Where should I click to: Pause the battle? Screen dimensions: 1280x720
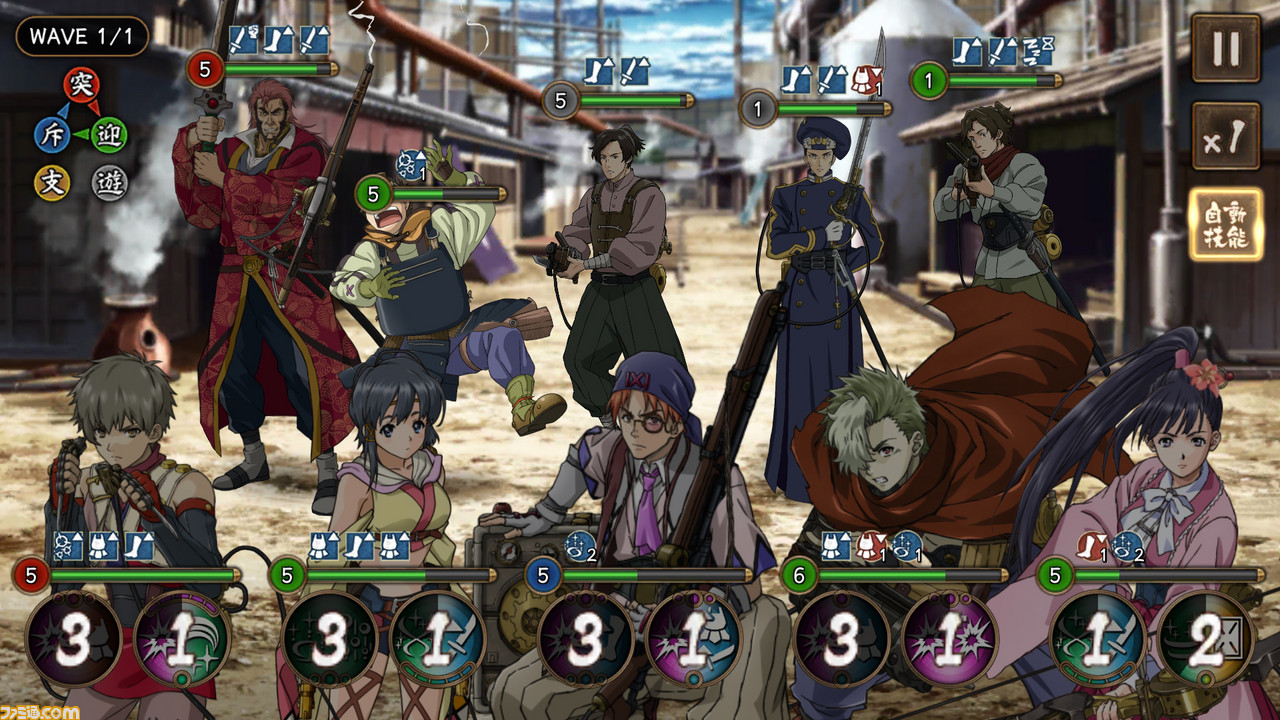pos(1225,48)
